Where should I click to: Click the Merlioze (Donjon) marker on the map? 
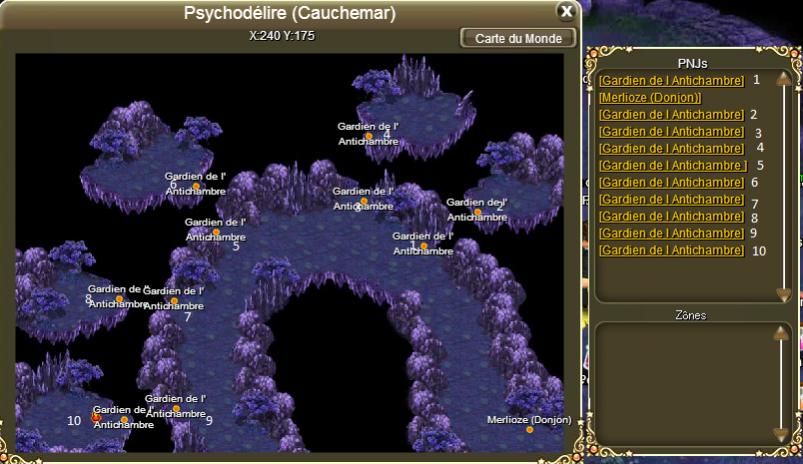point(530,429)
